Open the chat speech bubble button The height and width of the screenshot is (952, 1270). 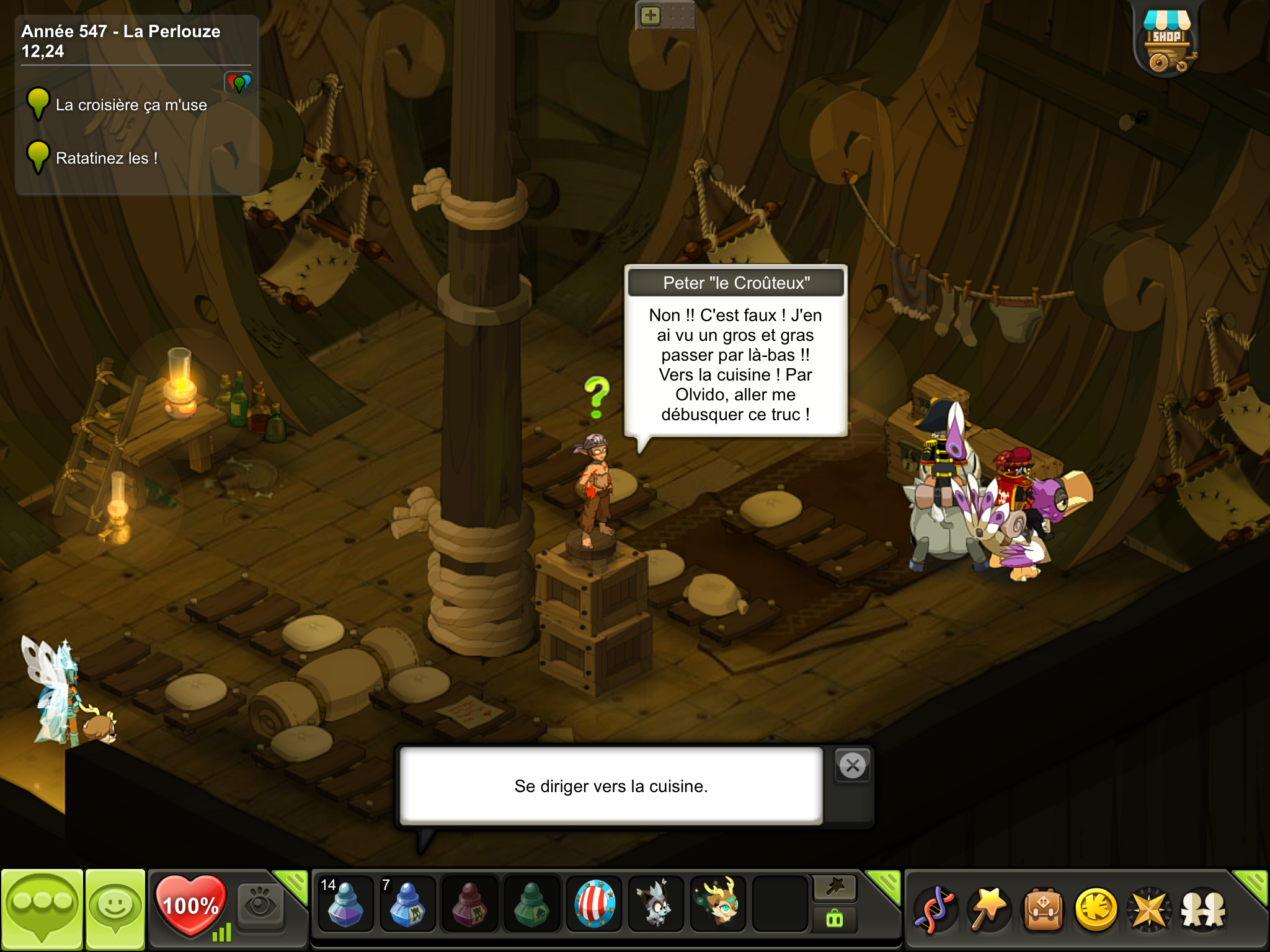click(x=42, y=909)
